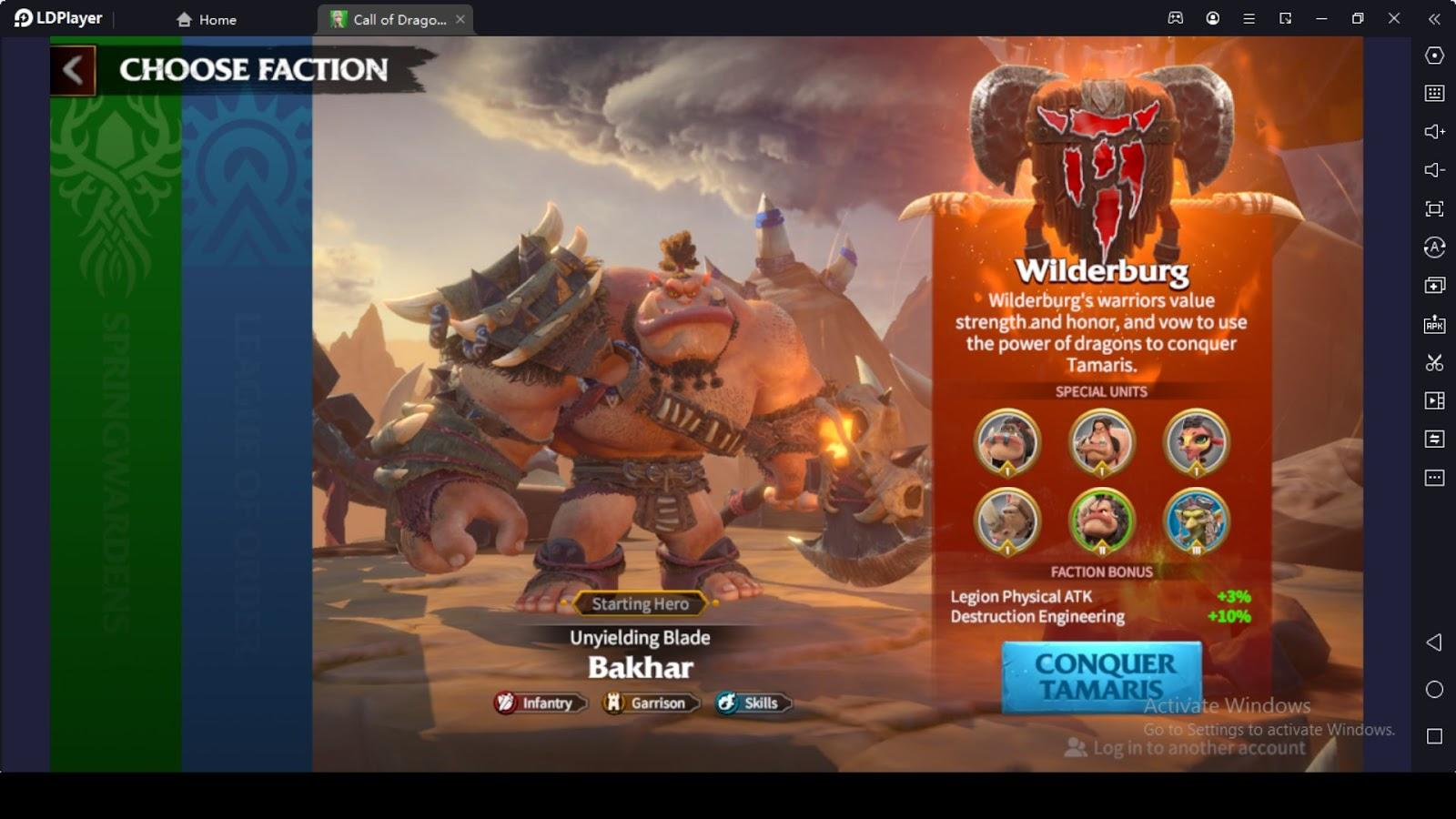Viewport: 1456px width, 819px height.
Task: Choose the blue League of Order banner
Action: click(247, 409)
